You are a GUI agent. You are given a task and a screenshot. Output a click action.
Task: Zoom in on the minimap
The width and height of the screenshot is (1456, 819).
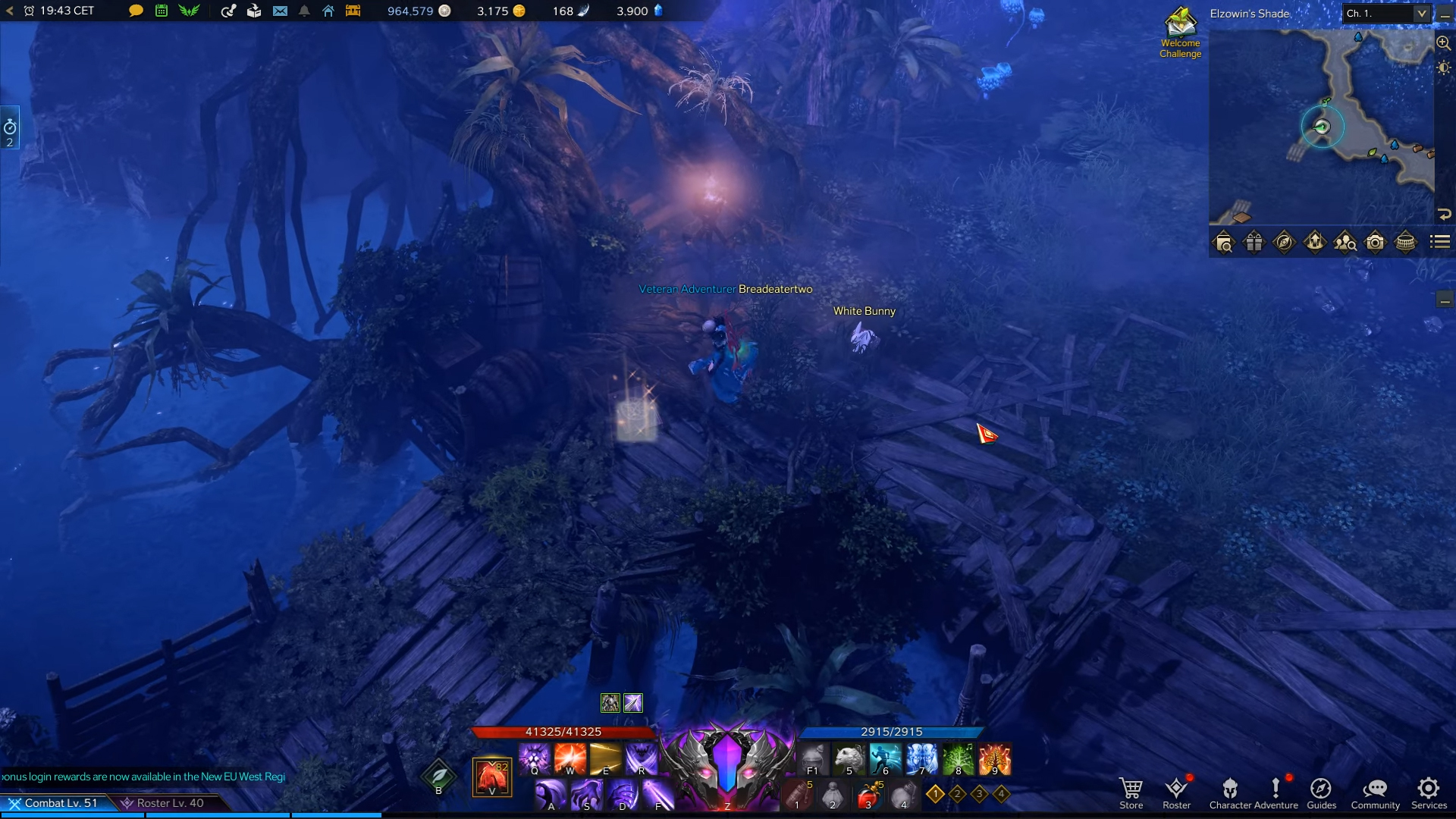click(1443, 43)
